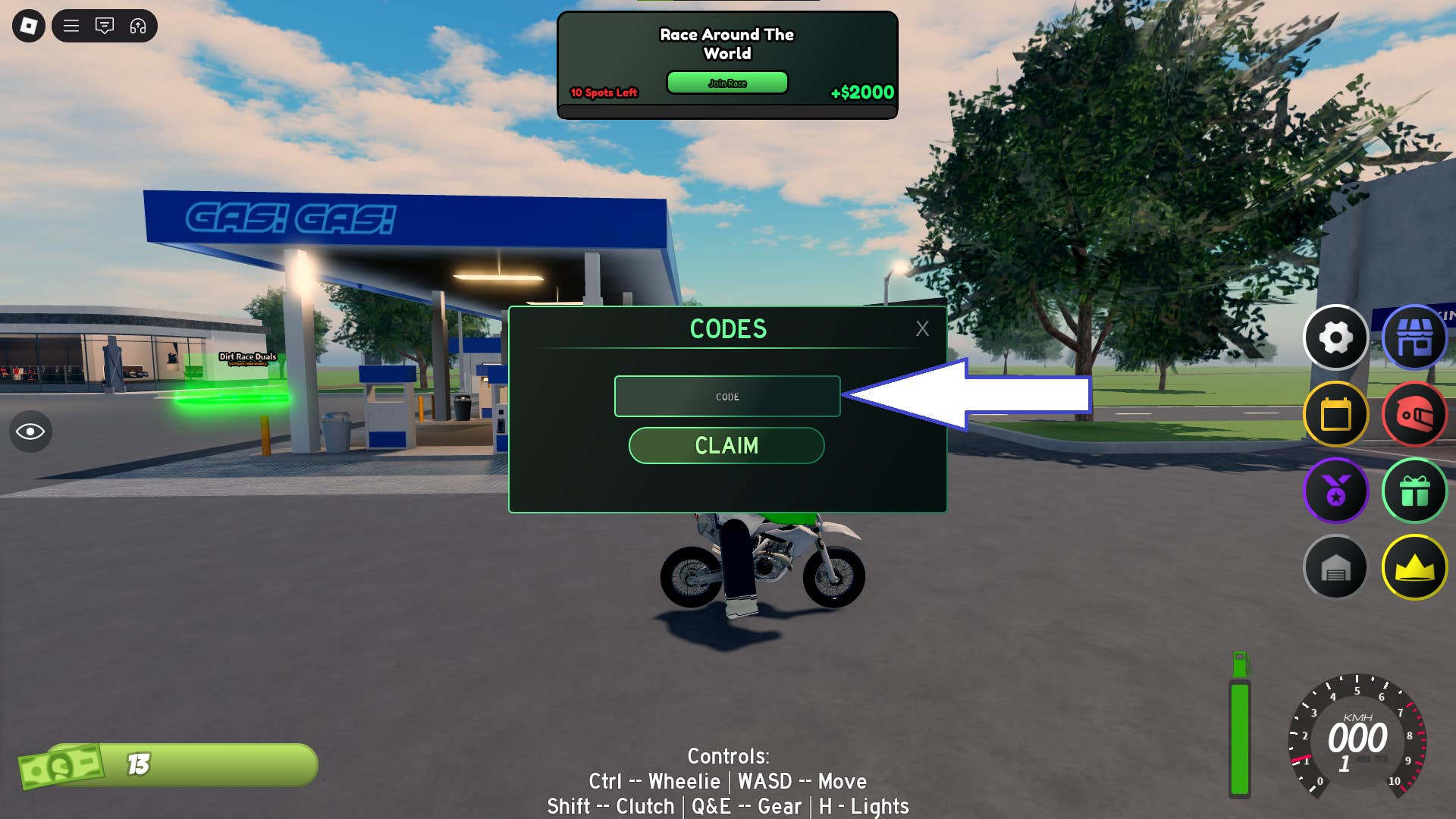Open the Settings gear menu

coord(1336,337)
